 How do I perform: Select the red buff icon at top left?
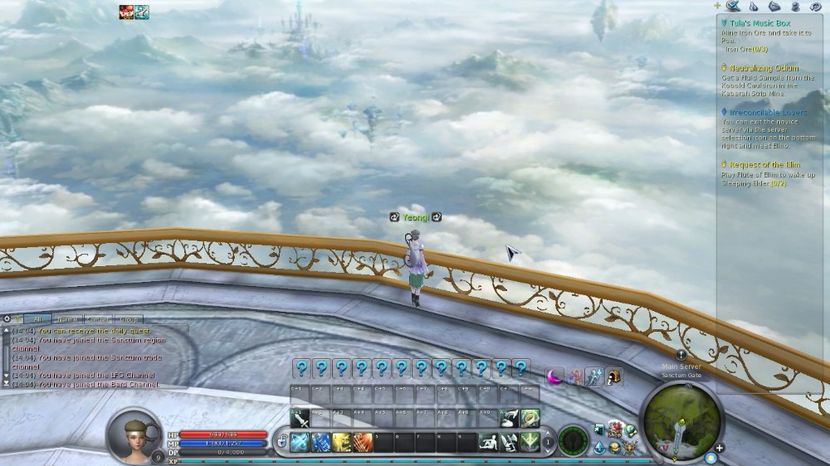pyautogui.click(x=126, y=12)
